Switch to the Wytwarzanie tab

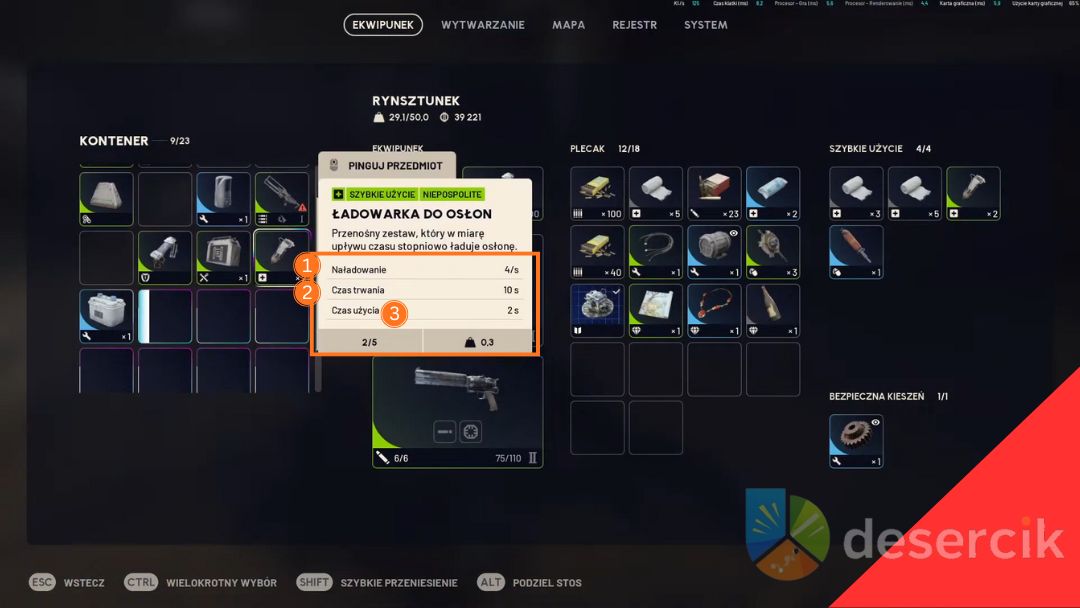pos(483,25)
